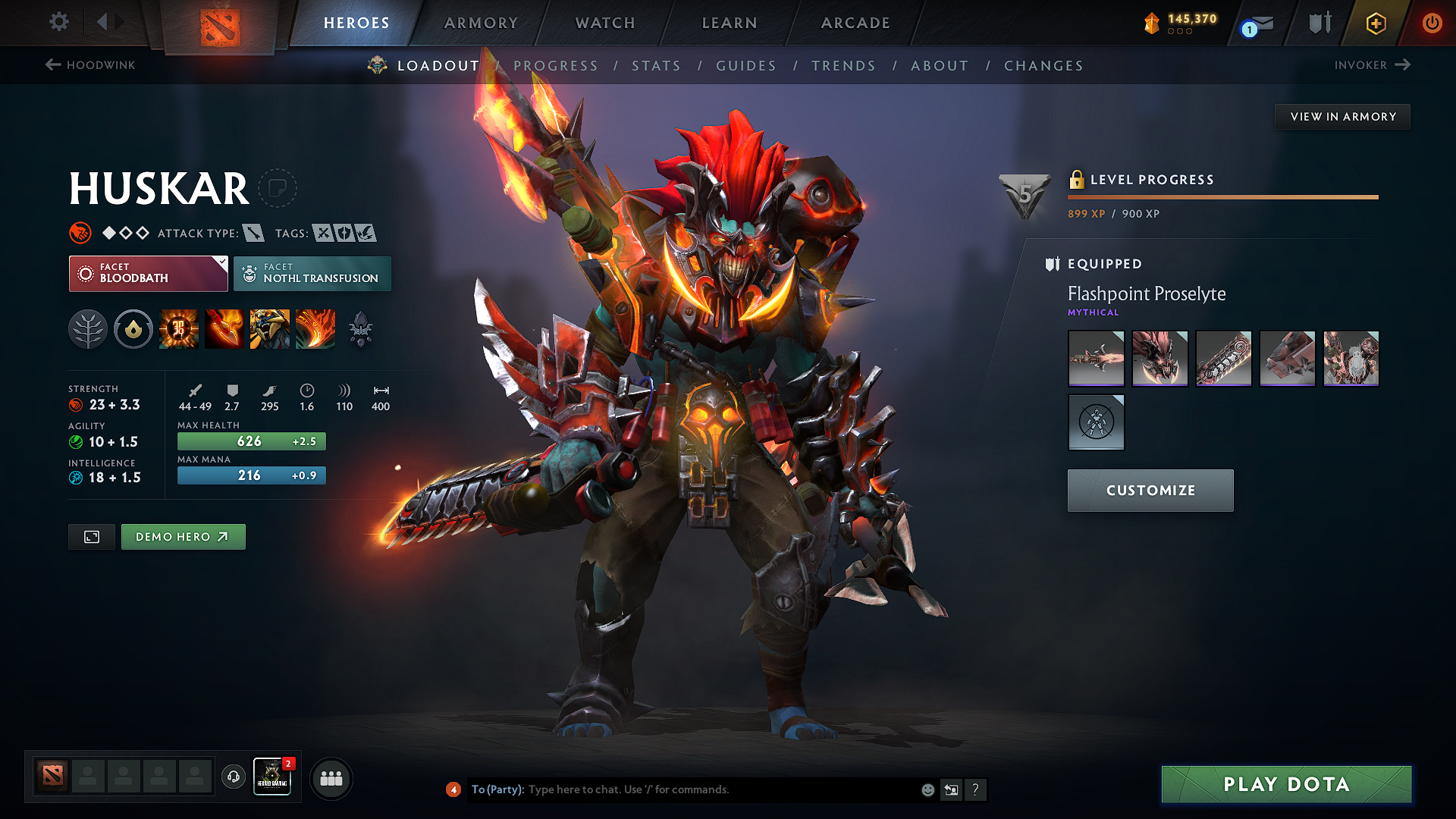This screenshot has width=1456, height=819.
Task: Open the ARMORY menu
Action: pos(479,23)
